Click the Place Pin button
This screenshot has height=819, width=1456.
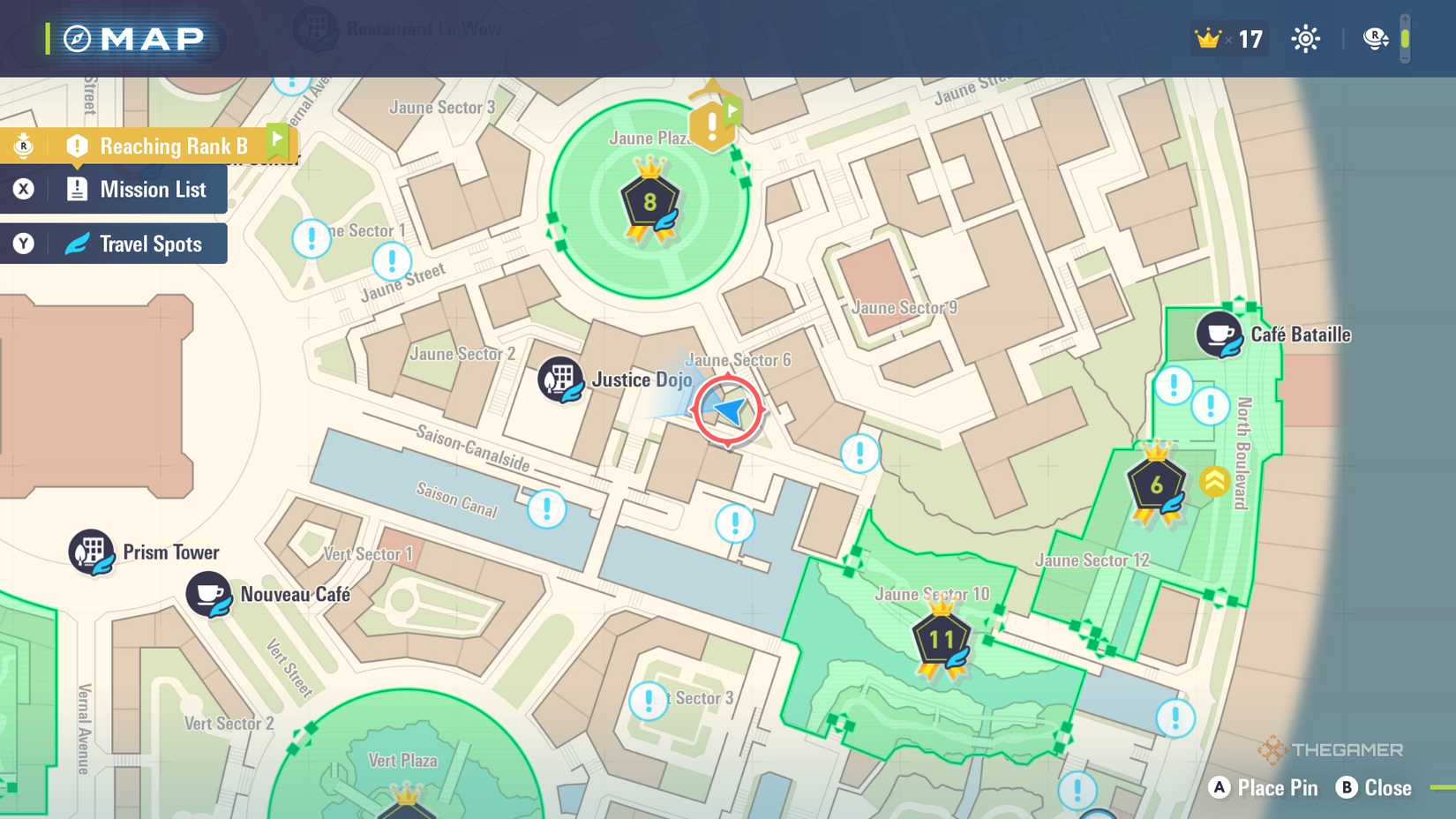click(1265, 788)
